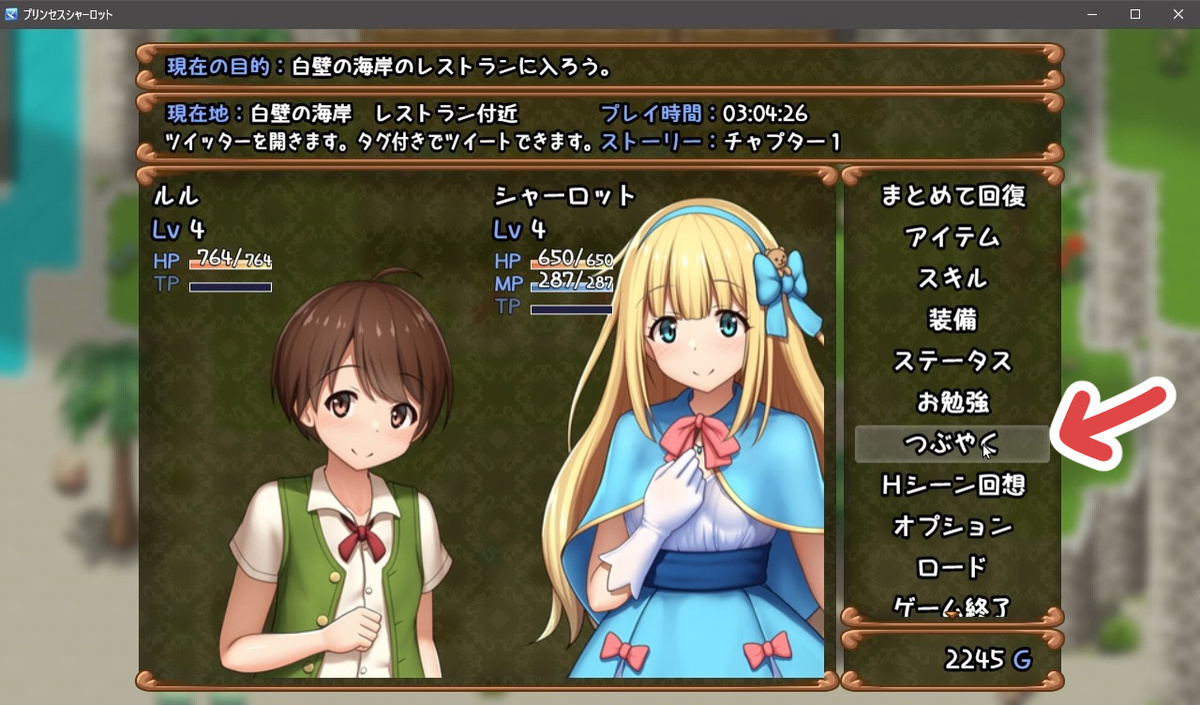1200x705 pixels.
Task: Open オプション settings
Action: pyautogui.click(x=952, y=526)
